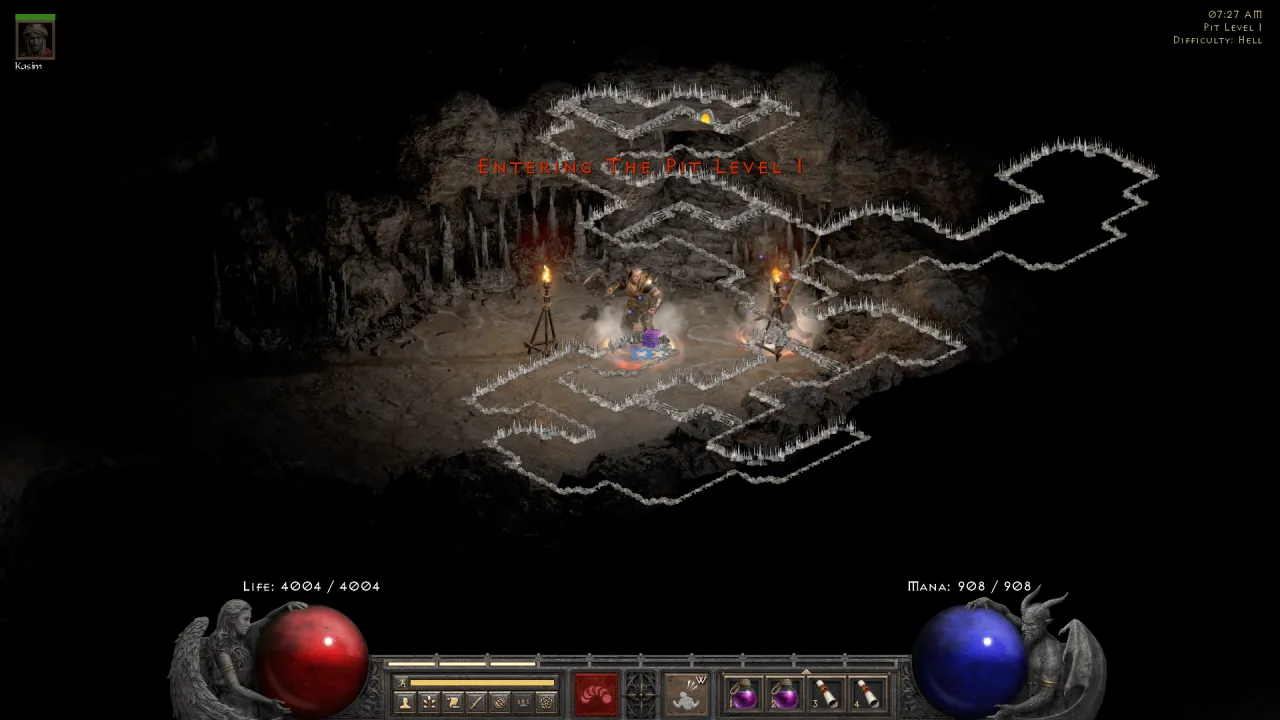Select the right mouse Howl skill icon
This screenshot has width=1280, height=720.
[688, 695]
